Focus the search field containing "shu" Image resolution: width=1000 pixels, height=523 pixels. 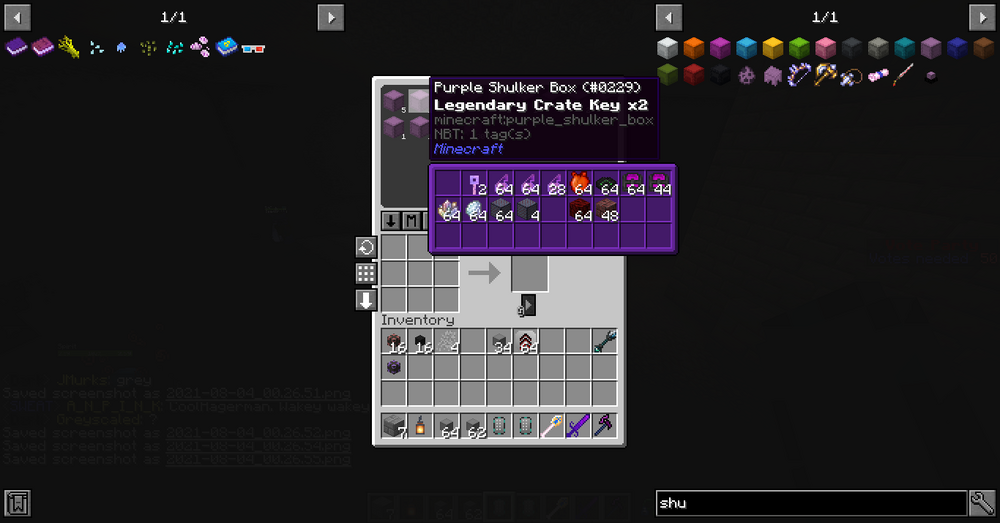(810, 503)
